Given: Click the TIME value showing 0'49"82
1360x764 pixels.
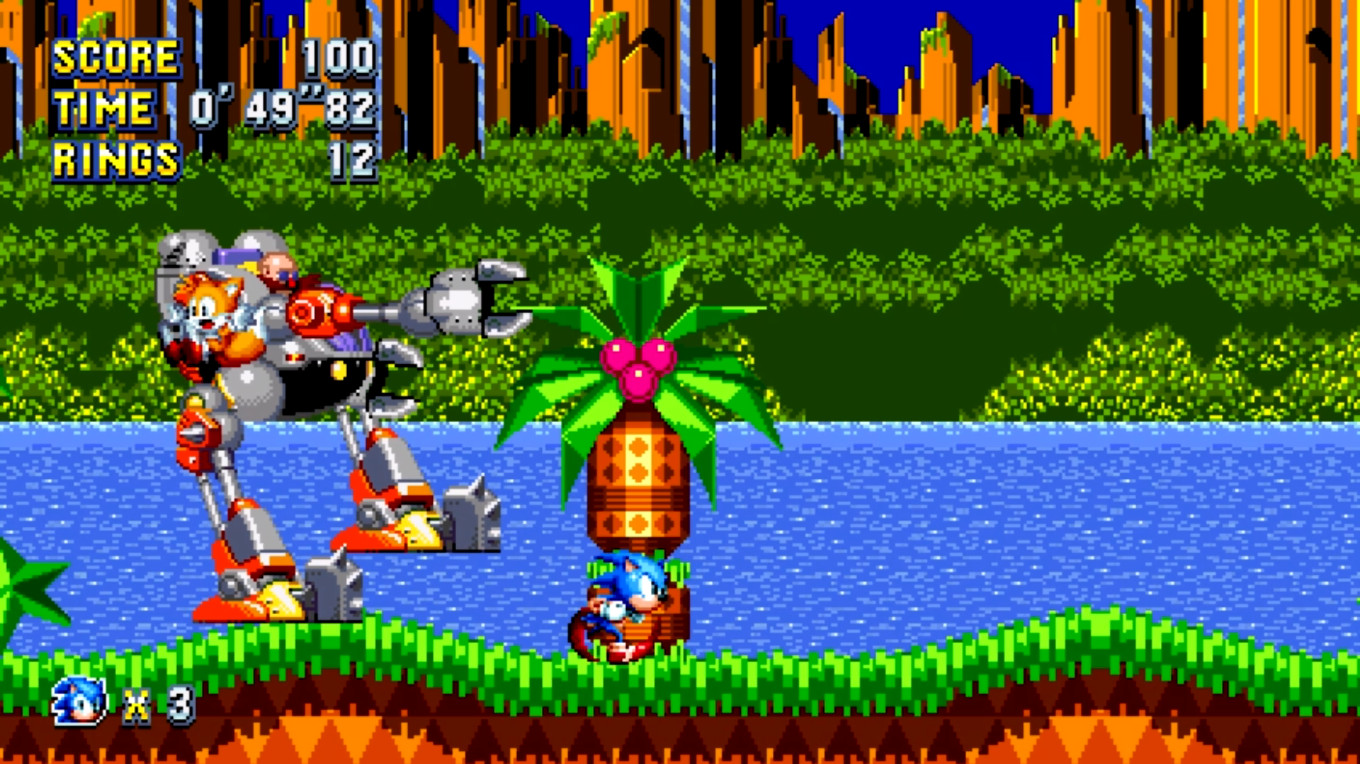Looking at the screenshot, I should (x=280, y=106).
